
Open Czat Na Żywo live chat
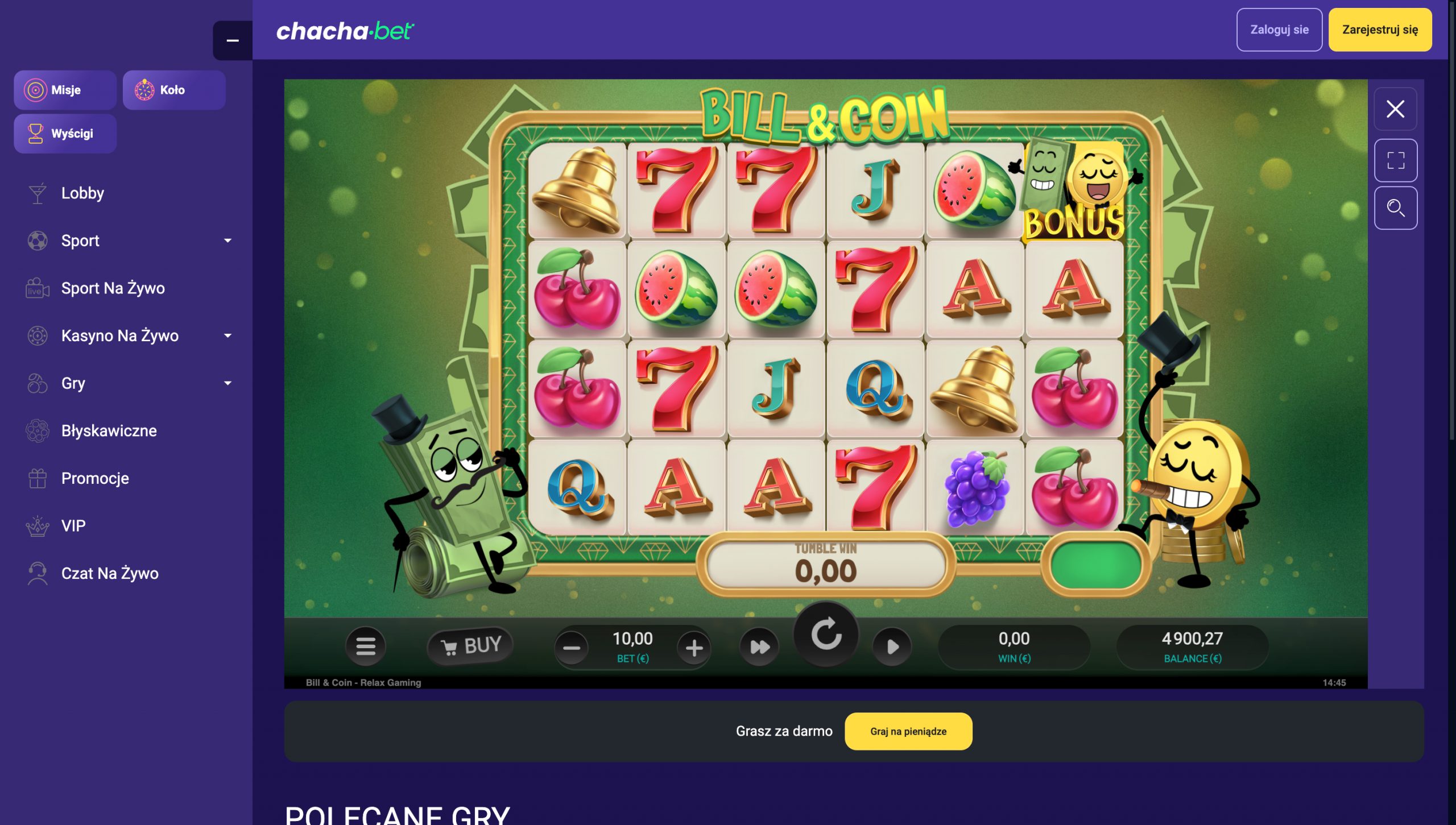click(109, 573)
